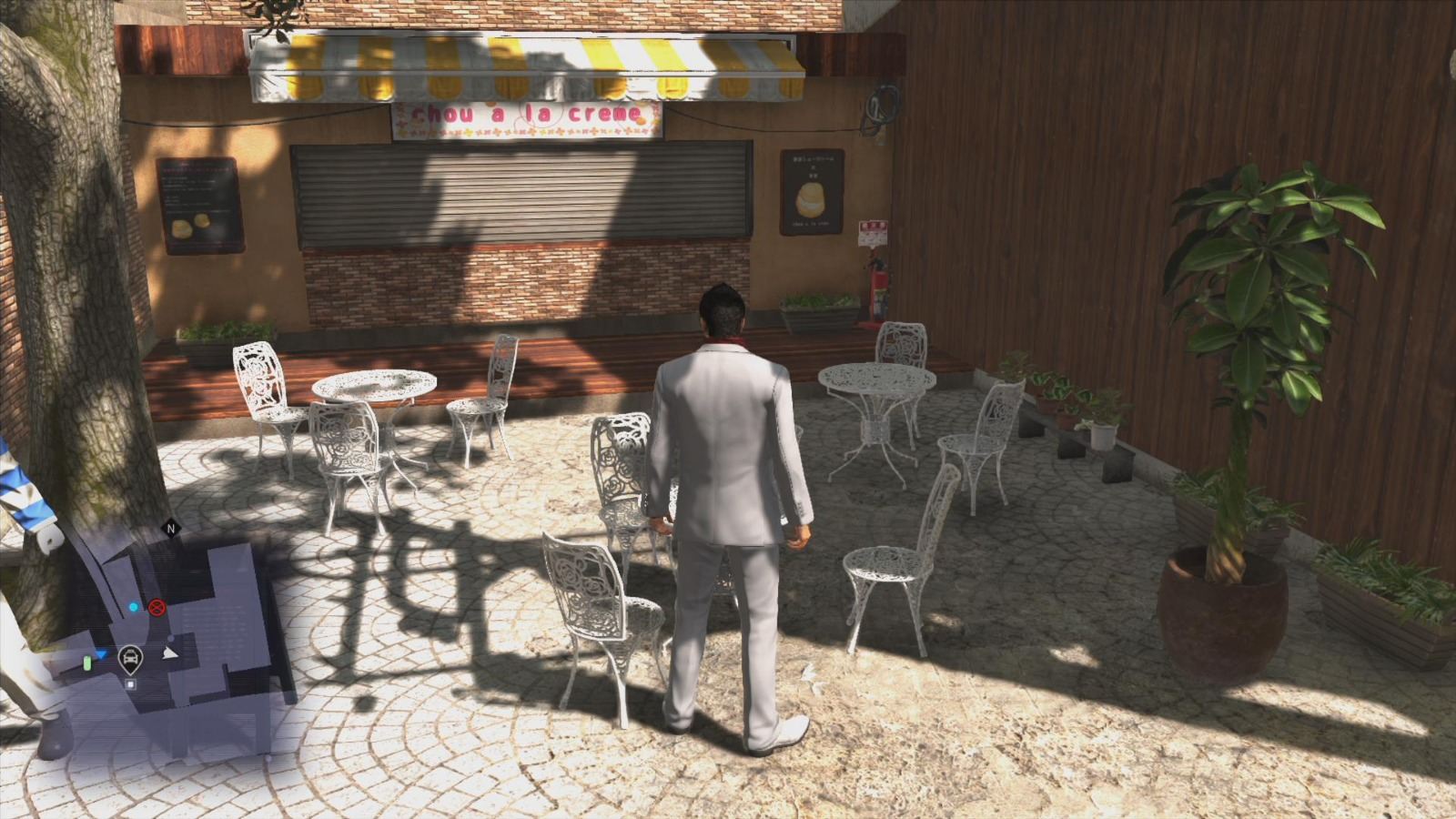Screen dimensions: 1456x819
Task: Click the green vending machine marker on the minimap
Action: click(x=86, y=663)
